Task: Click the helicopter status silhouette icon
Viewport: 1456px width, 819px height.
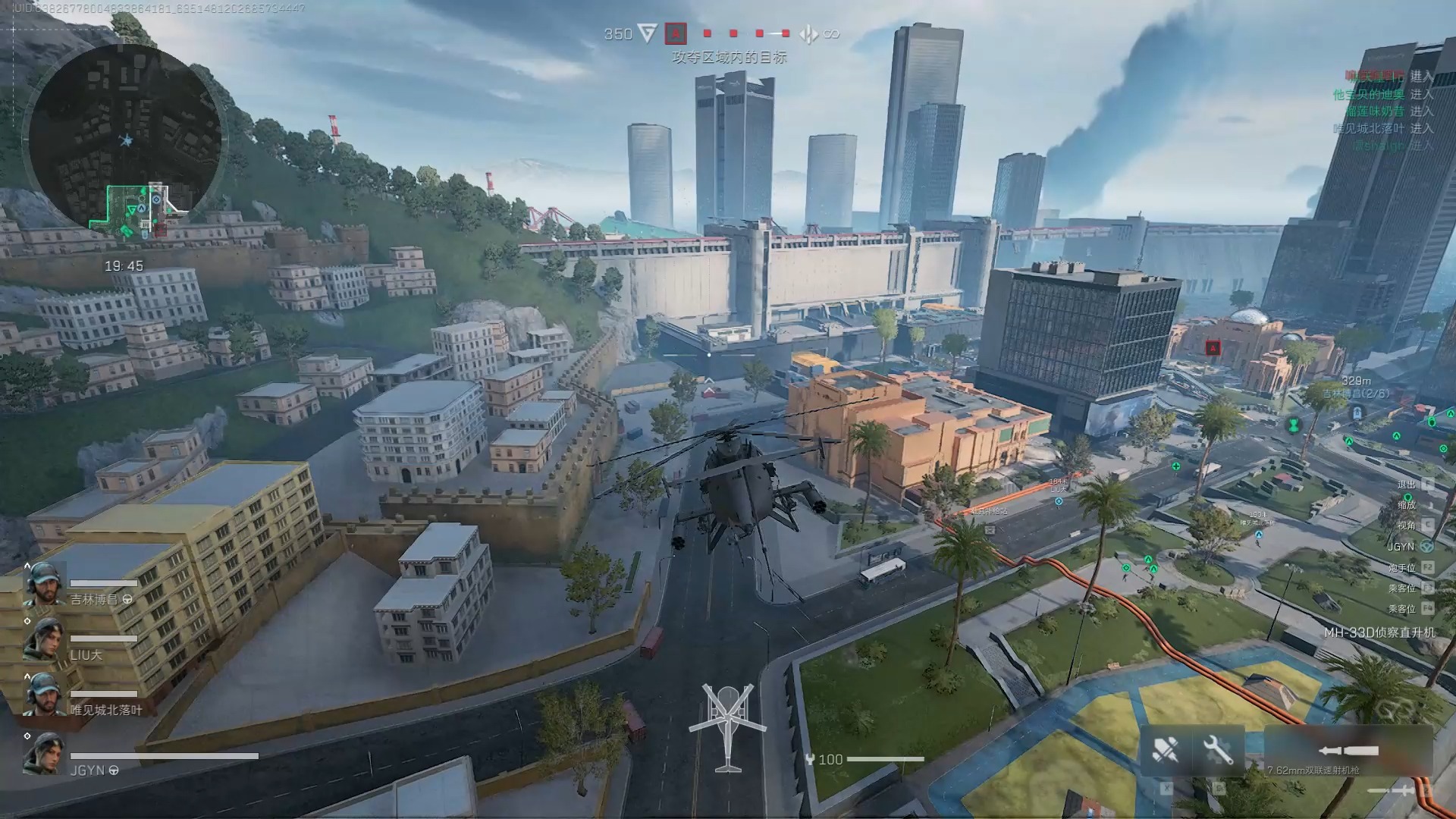Action: coord(728,726)
